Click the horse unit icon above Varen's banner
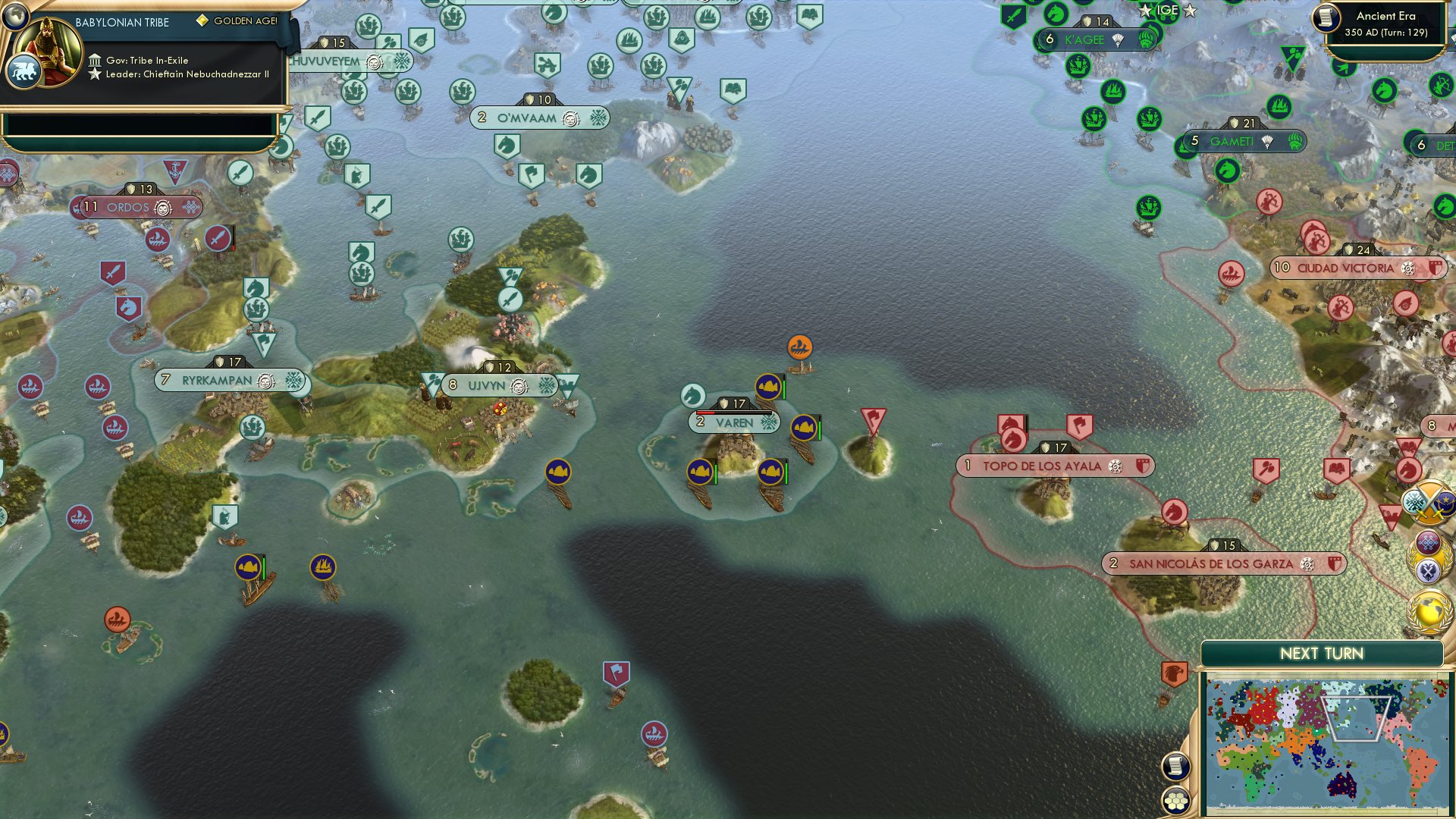This screenshot has height=819, width=1456. pos(694,394)
